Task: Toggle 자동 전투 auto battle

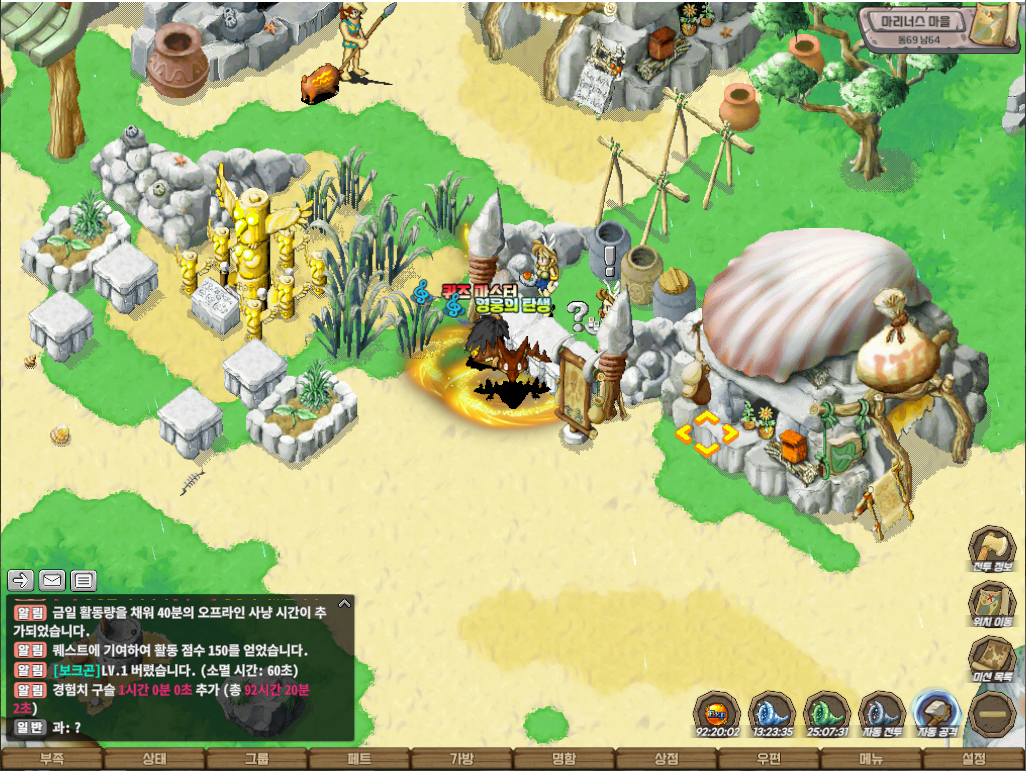Action: (881, 714)
